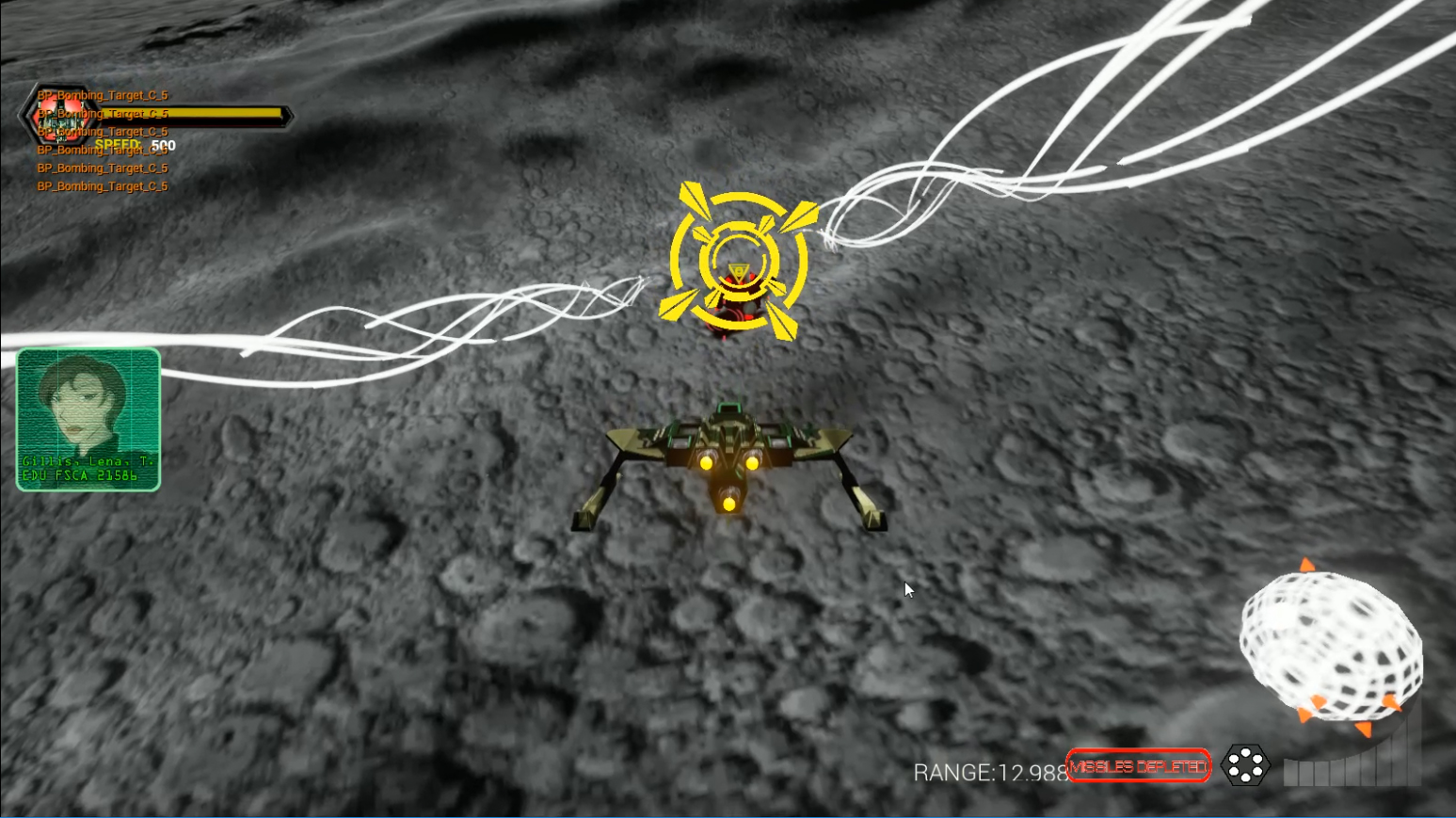
Task: Open the wireframe radar sphere
Action: pyautogui.click(x=1333, y=640)
